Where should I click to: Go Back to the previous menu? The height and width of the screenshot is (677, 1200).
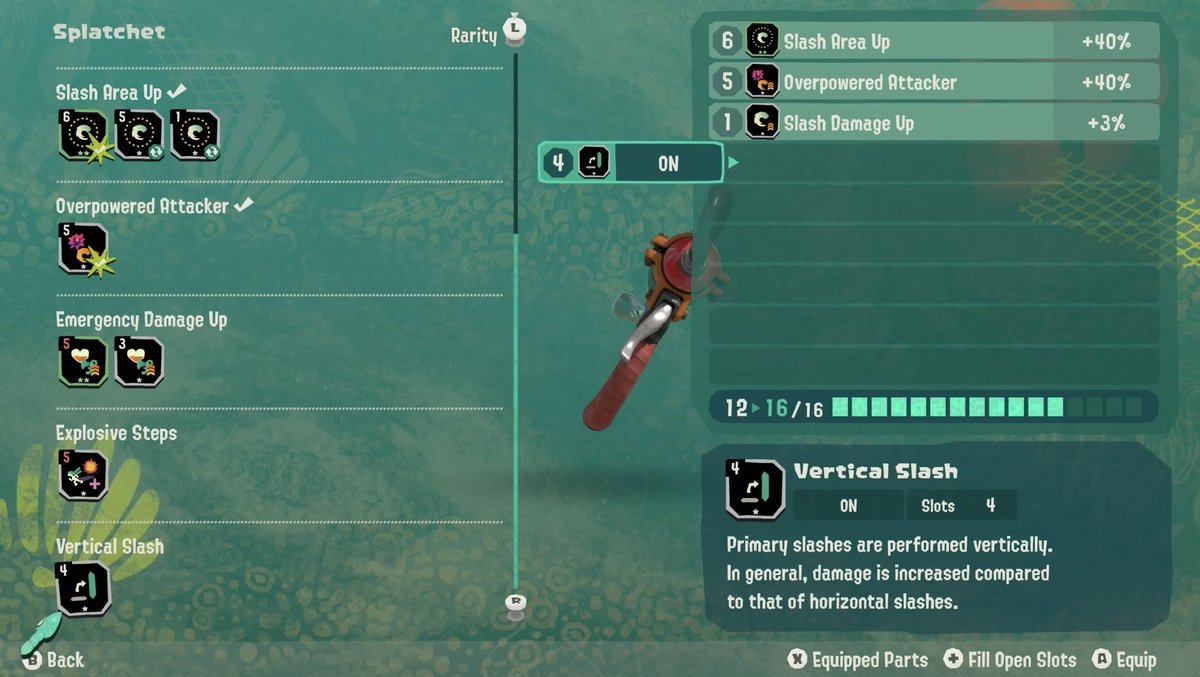[x=55, y=660]
